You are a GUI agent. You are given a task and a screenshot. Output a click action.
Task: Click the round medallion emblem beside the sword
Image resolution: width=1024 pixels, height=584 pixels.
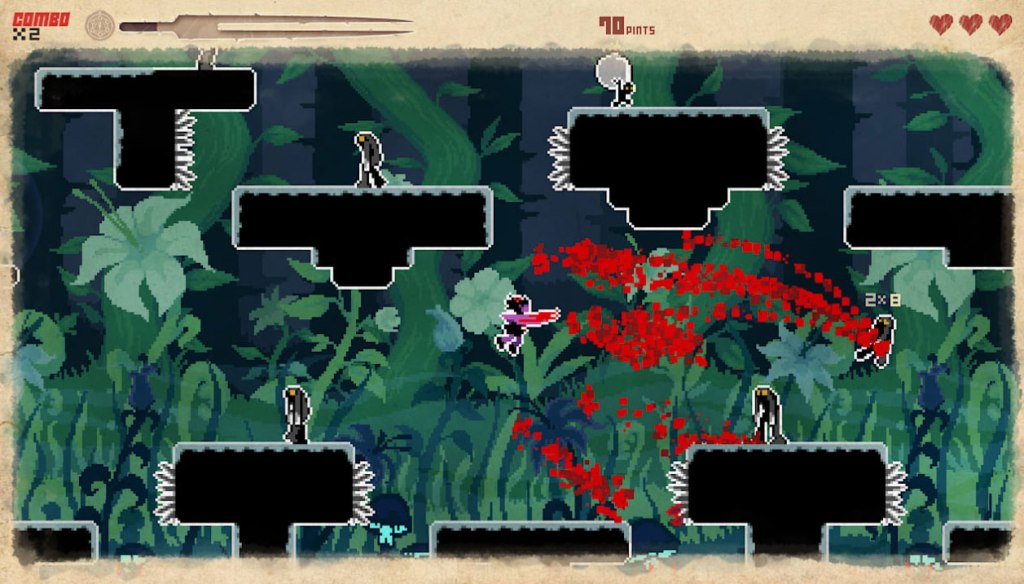coord(100,25)
